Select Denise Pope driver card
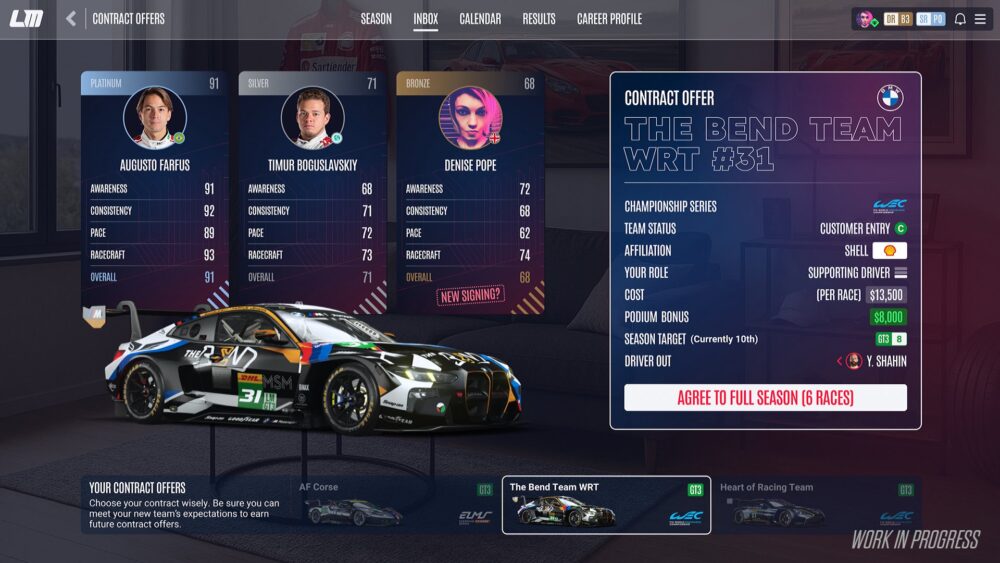The width and height of the screenshot is (1000, 563). click(x=470, y=190)
